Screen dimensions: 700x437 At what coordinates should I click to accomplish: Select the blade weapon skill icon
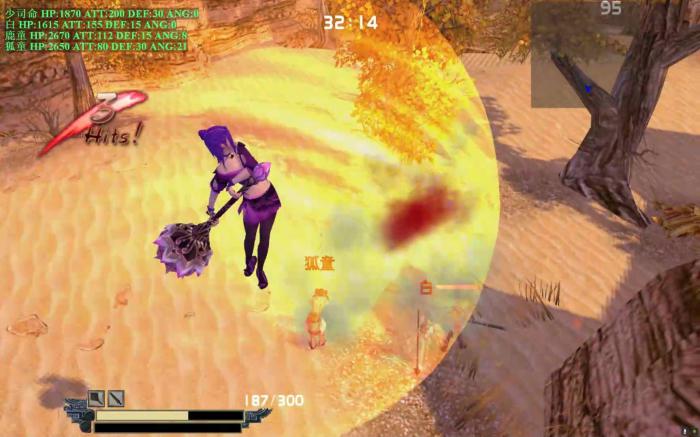(x=116, y=398)
